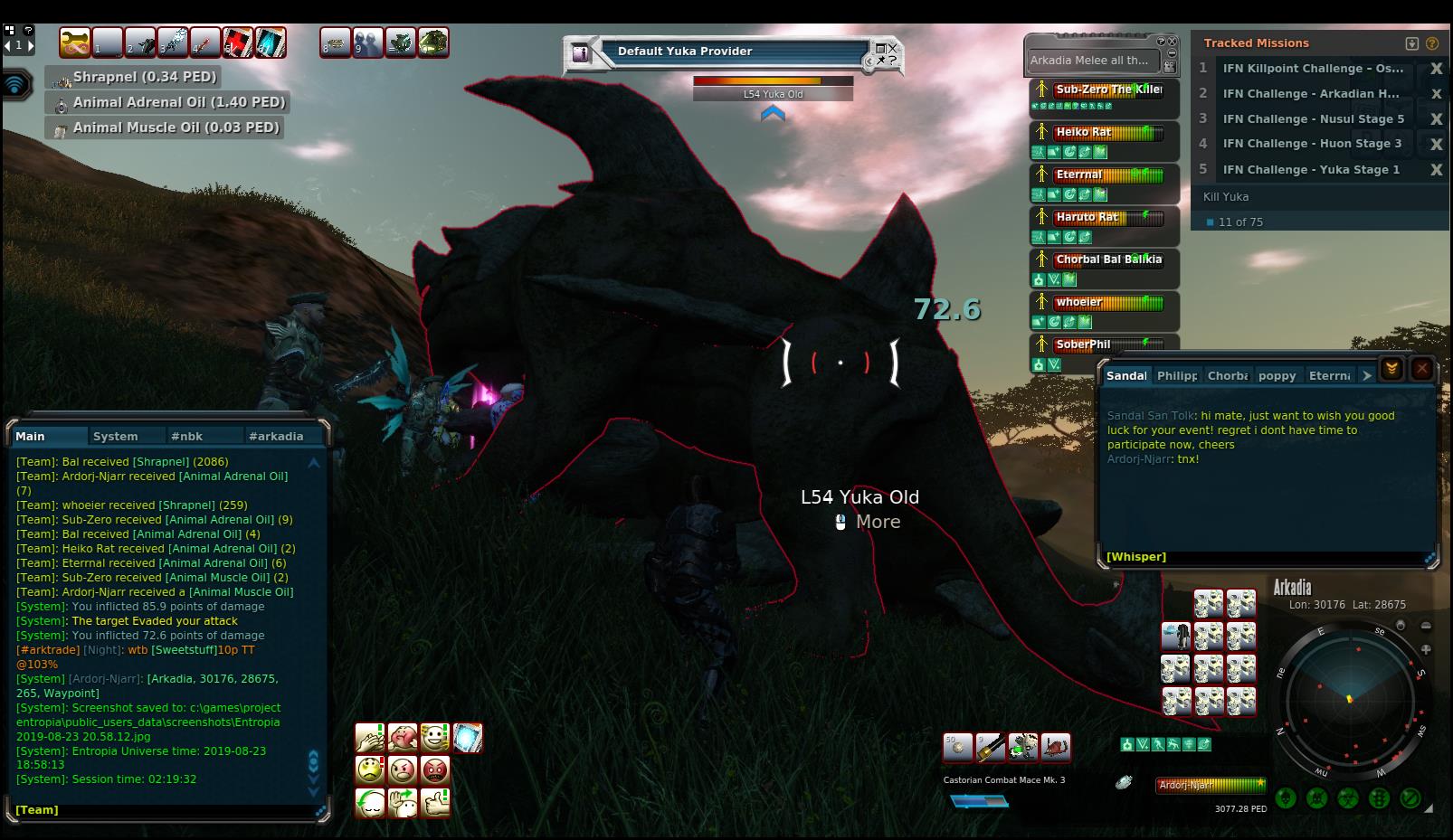Open the #nbk chat channel tab
The height and width of the screenshot is (840, 1453).
coord(187,436)
